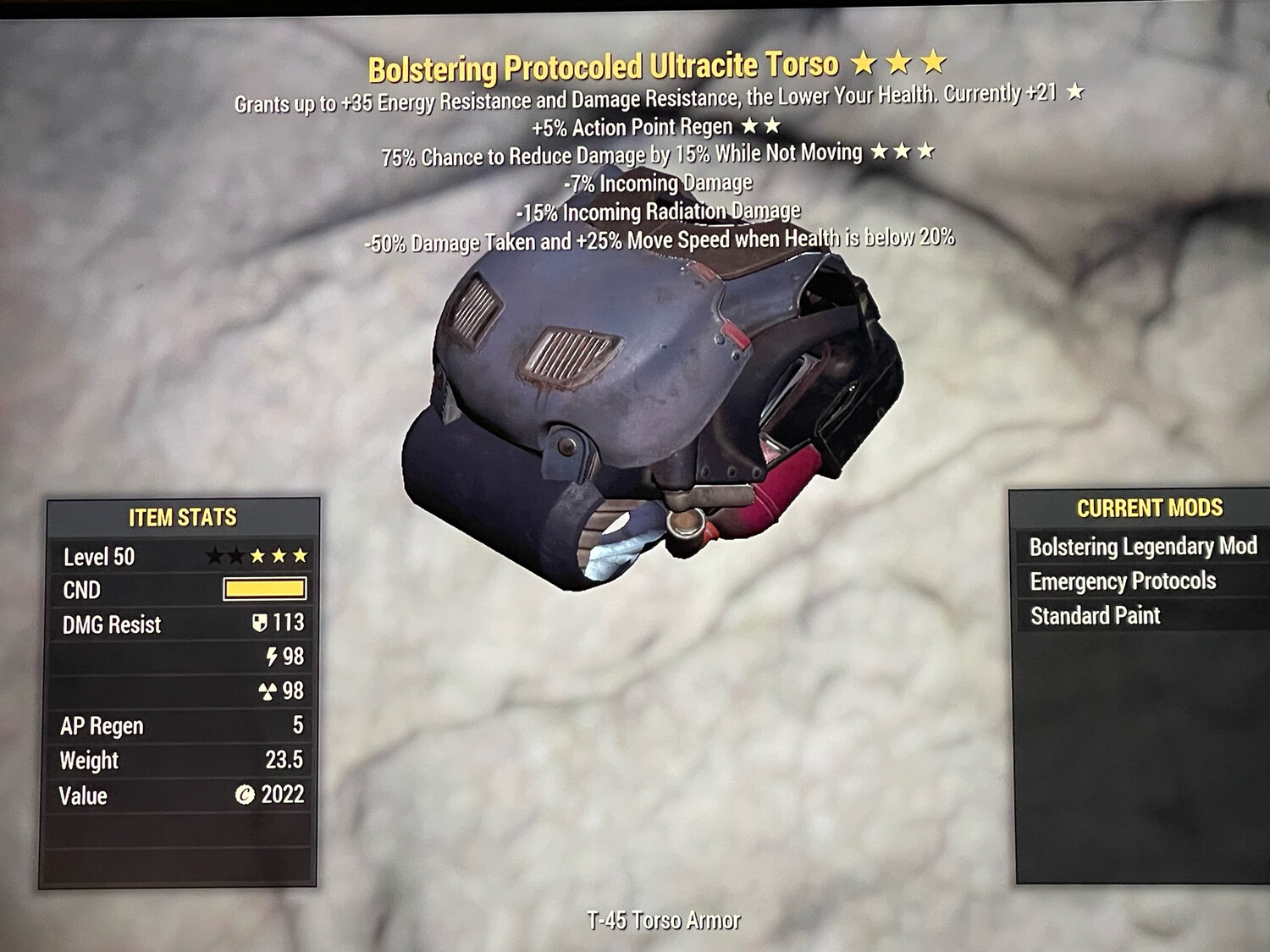This screenshot has height=952, width=1270.
Task: Toggle the Bolstering Legendary Mod entry
Action: point(1143,547)
